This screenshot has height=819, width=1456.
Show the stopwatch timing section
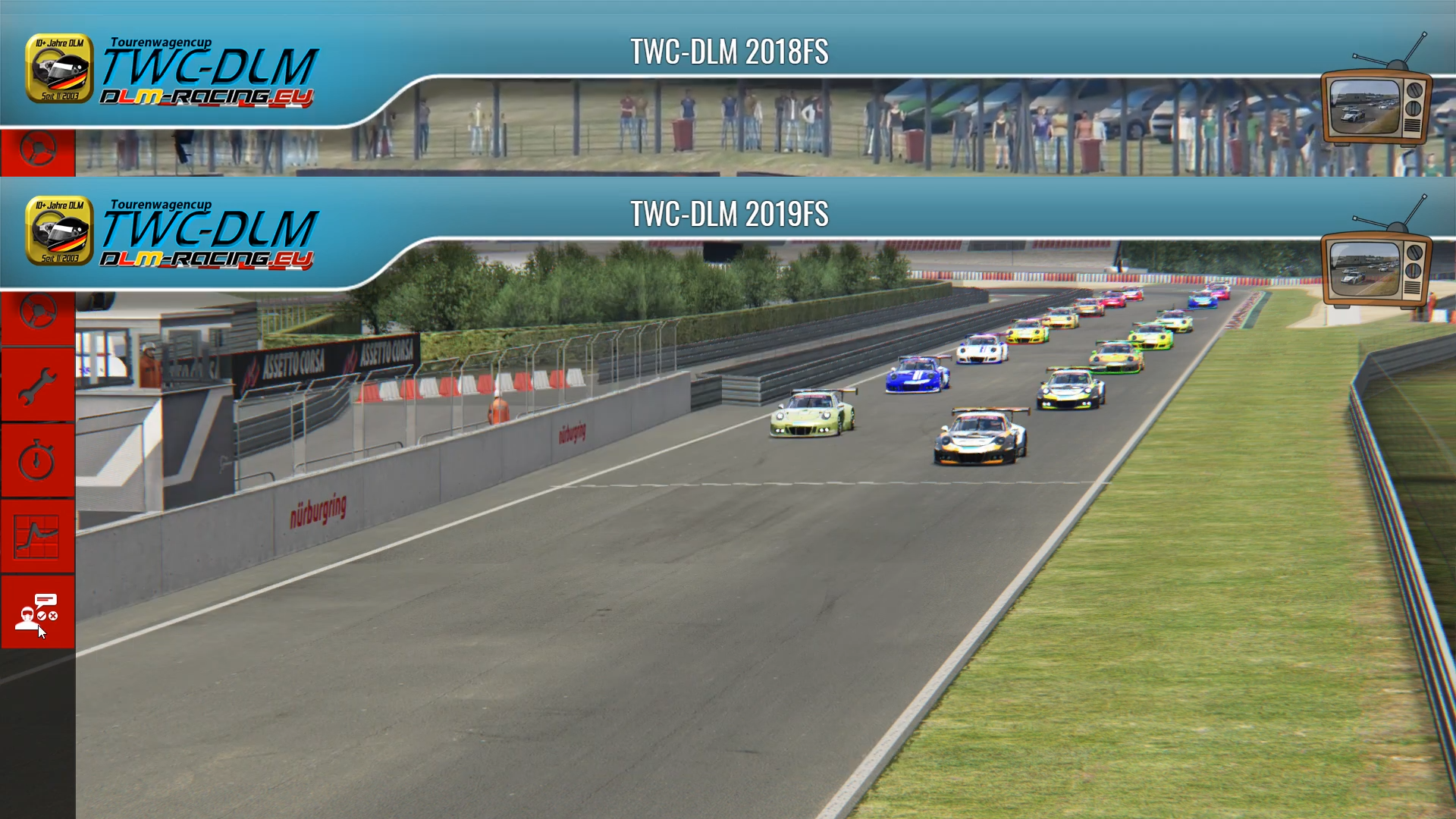tap(37, 460)
